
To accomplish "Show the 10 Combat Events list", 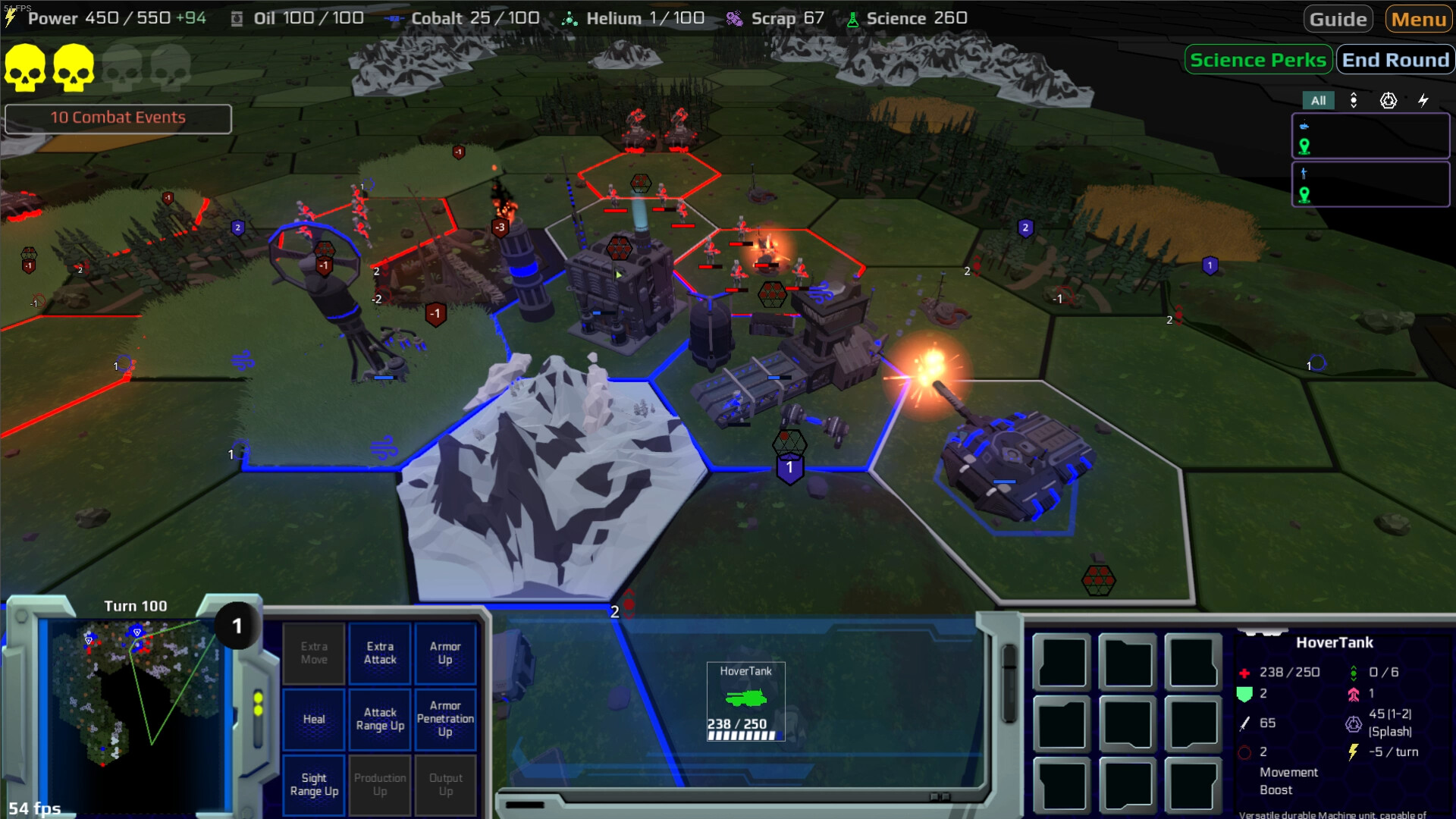I will coord(118,118).
